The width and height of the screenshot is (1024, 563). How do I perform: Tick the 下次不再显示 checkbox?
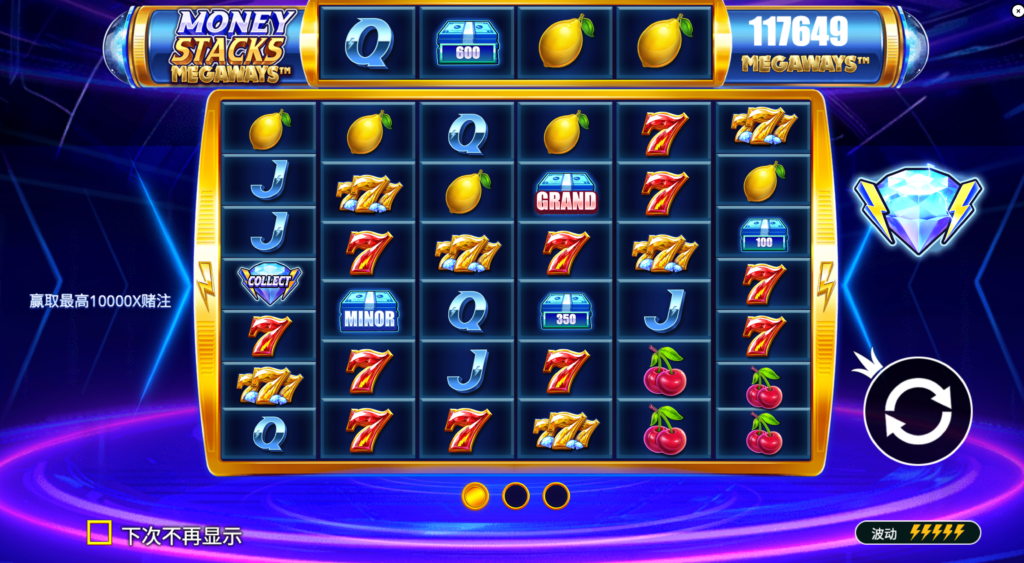[99, 533]
